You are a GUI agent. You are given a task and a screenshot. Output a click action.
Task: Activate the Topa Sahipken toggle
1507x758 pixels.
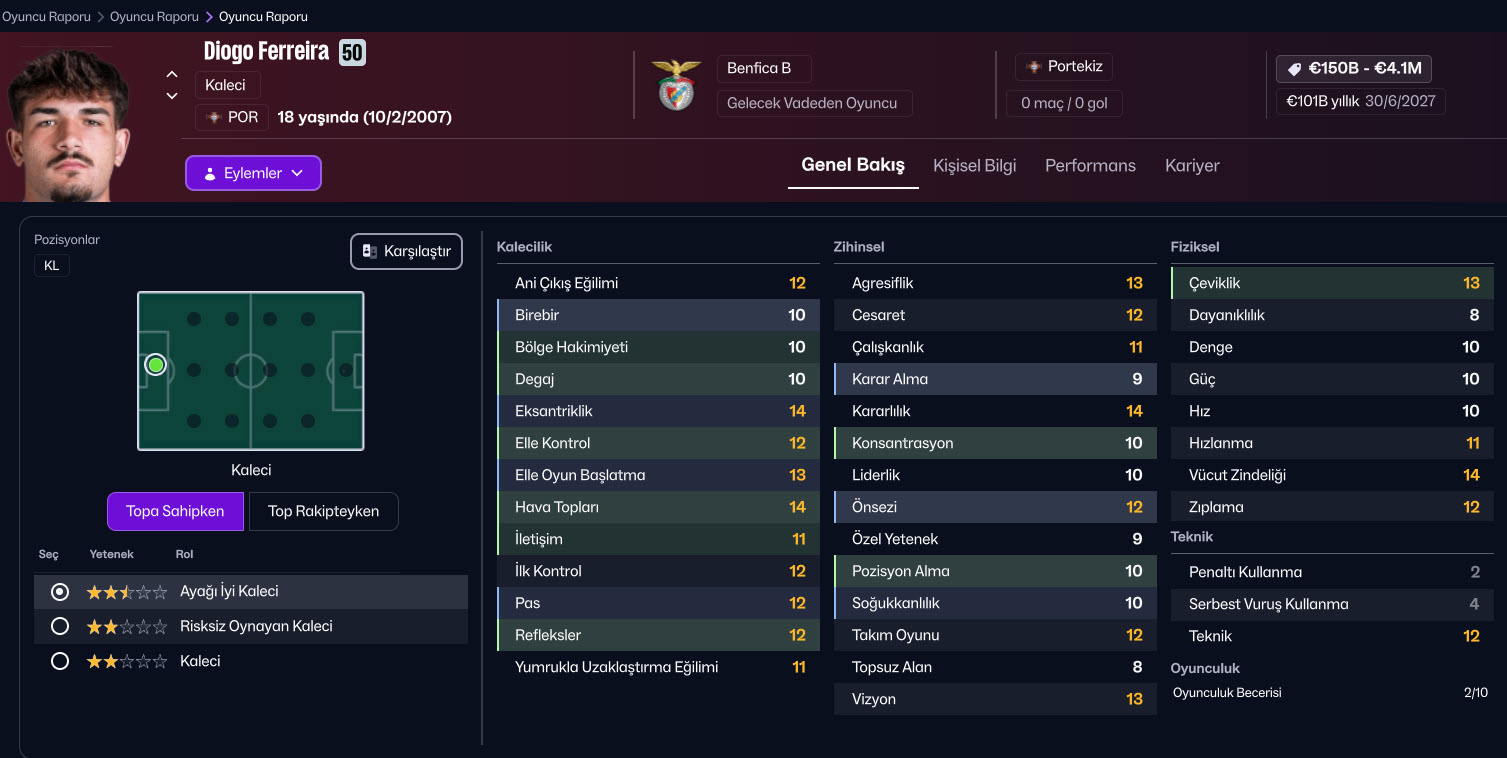coord(175,511)
